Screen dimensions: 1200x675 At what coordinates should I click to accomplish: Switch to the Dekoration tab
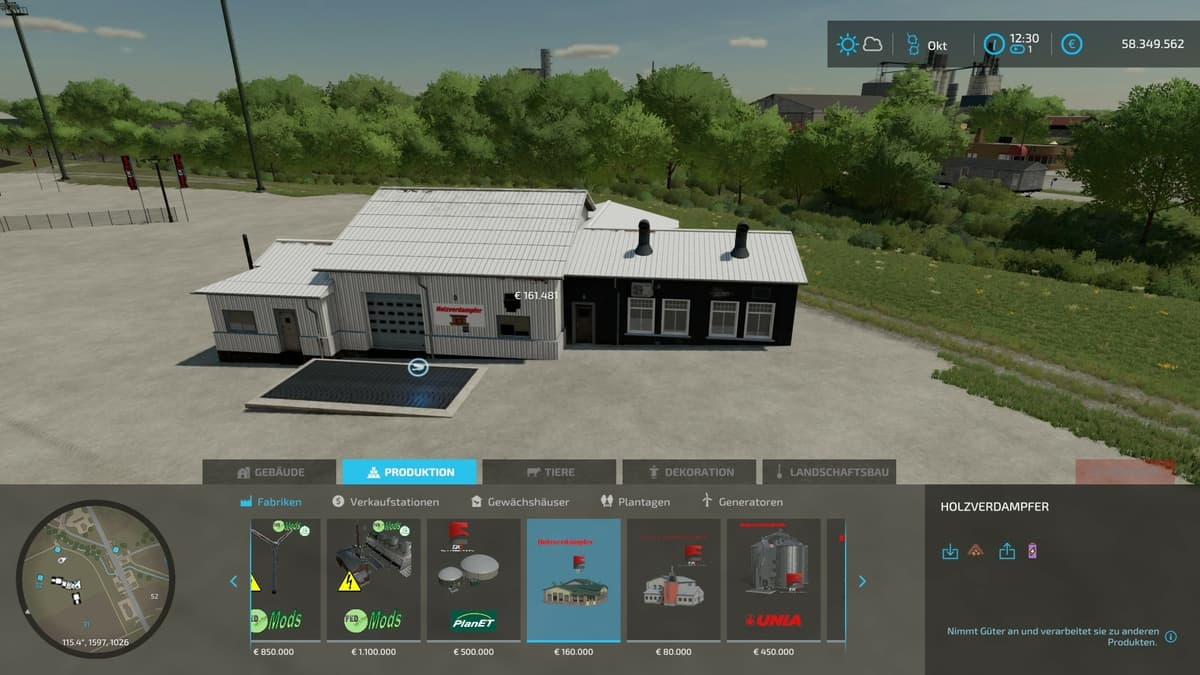click(x=689, y=472)
